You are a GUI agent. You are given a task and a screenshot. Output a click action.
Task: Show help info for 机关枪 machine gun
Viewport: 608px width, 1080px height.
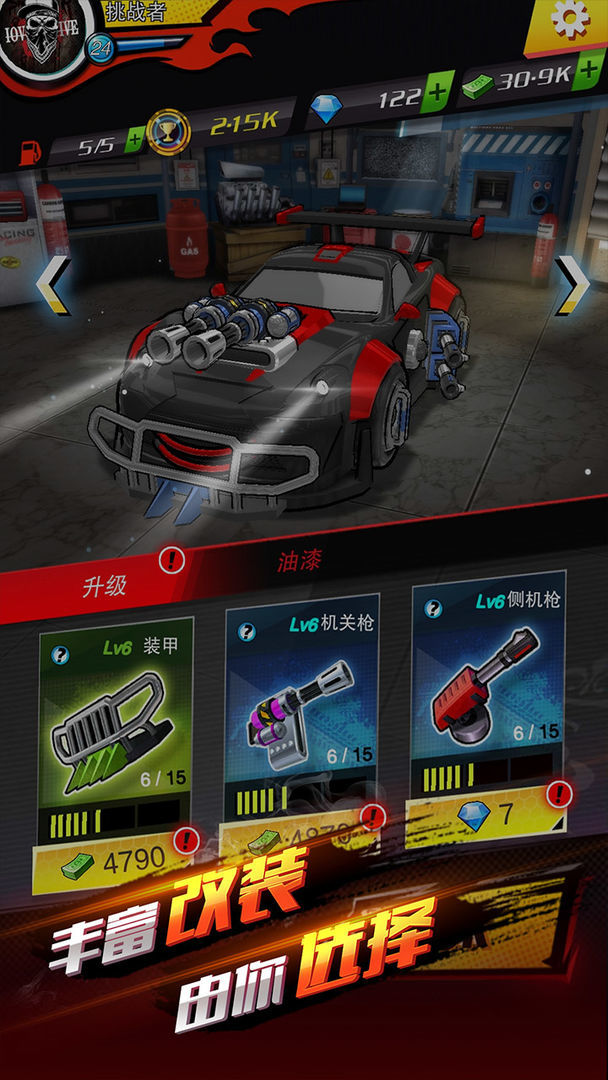(247, 631)
